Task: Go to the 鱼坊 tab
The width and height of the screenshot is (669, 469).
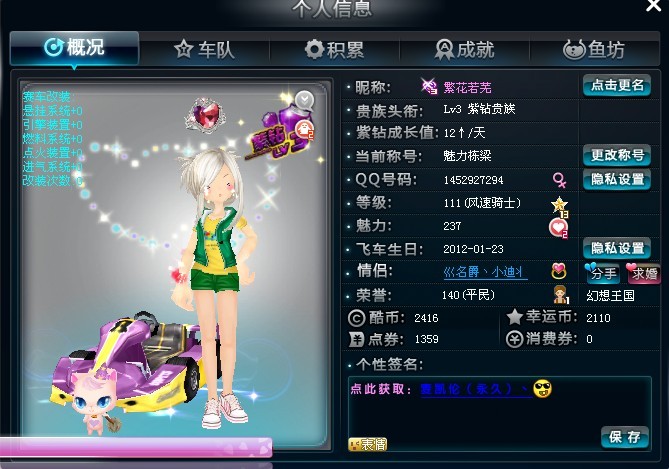Action: coord(594,48)
